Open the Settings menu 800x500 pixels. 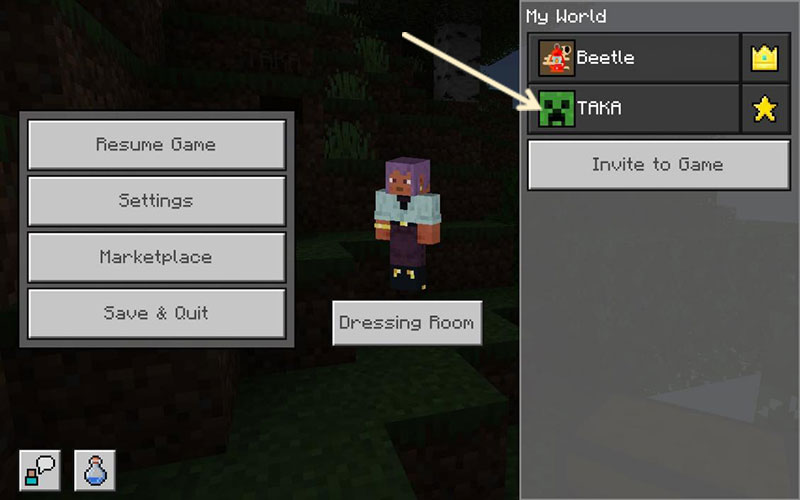click(156, 201)
